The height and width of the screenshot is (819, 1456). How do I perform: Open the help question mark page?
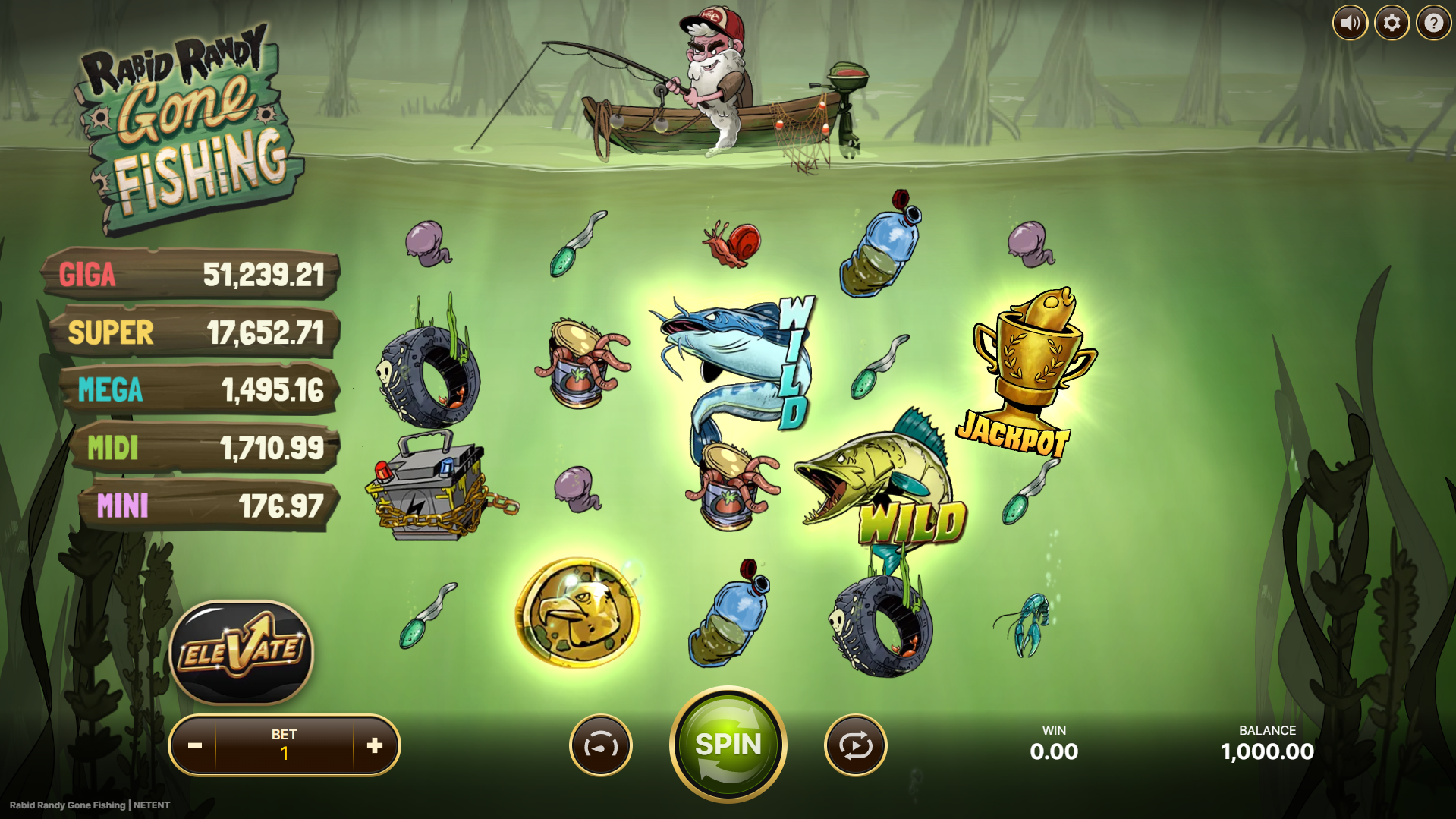[1433, 23]
